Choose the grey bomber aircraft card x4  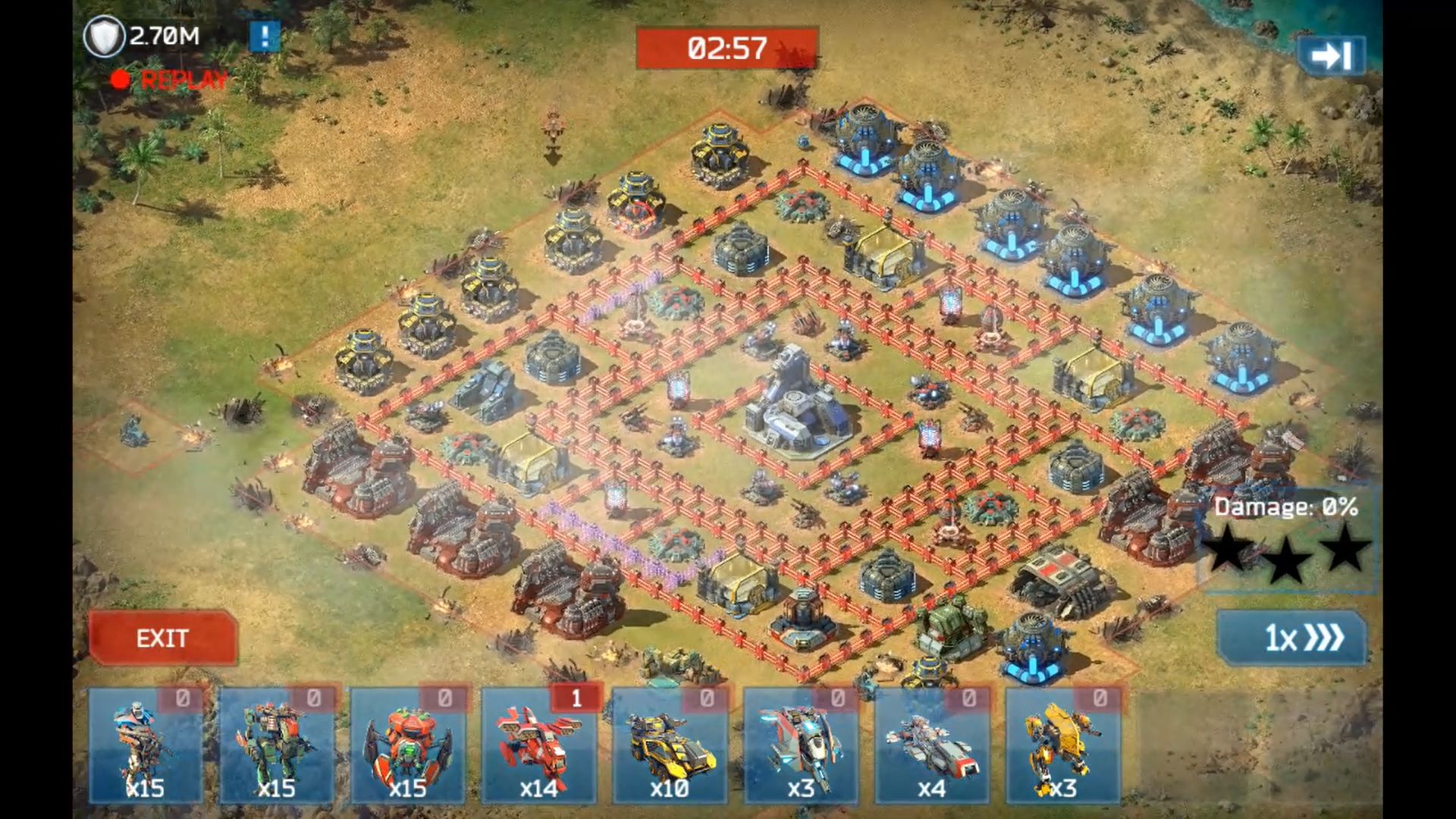pos(932,746)
